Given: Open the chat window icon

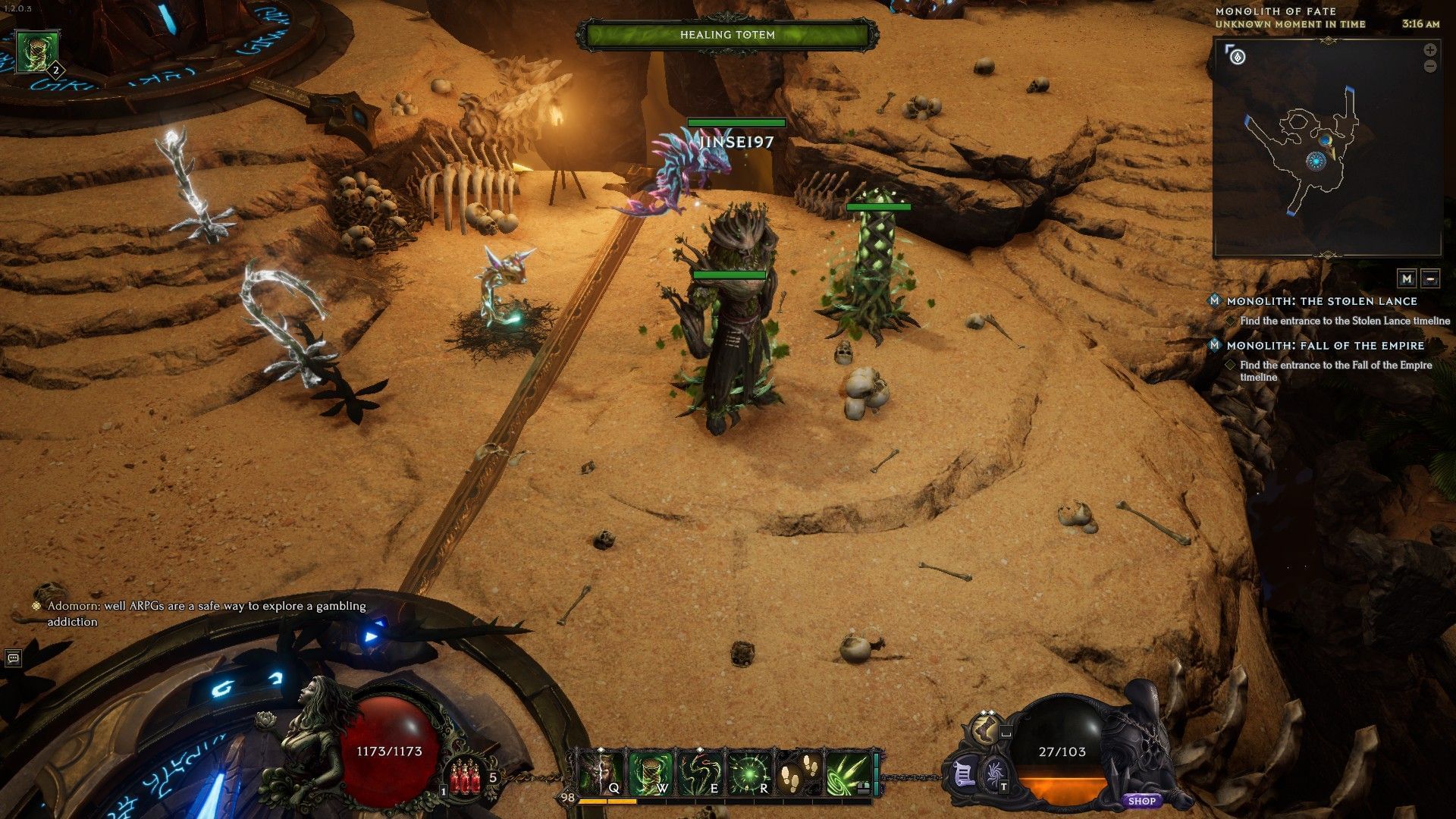Looking at the screenshot, I should (13, 658).
